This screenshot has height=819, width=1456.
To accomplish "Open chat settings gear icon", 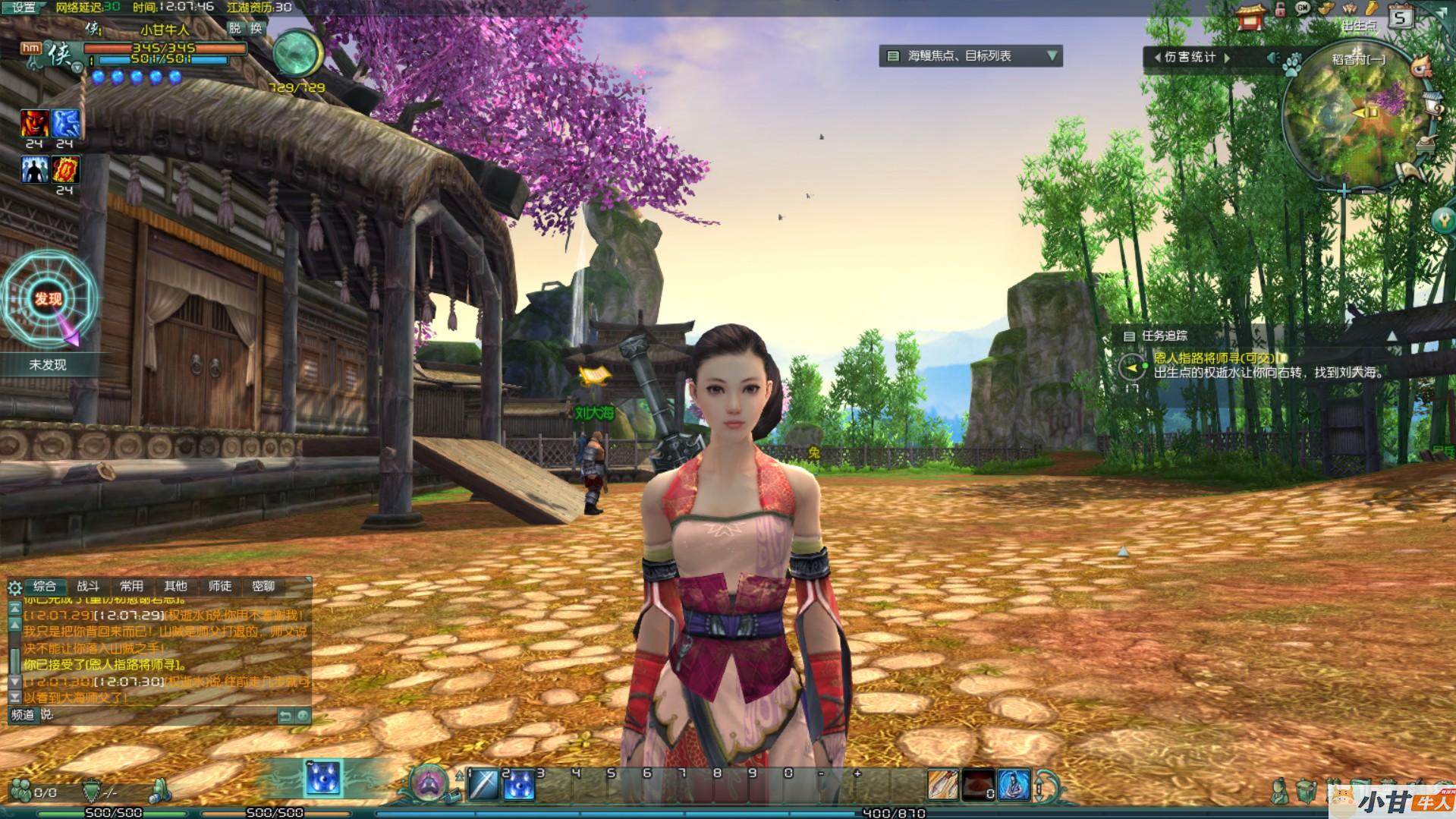I will click(14, 587).
